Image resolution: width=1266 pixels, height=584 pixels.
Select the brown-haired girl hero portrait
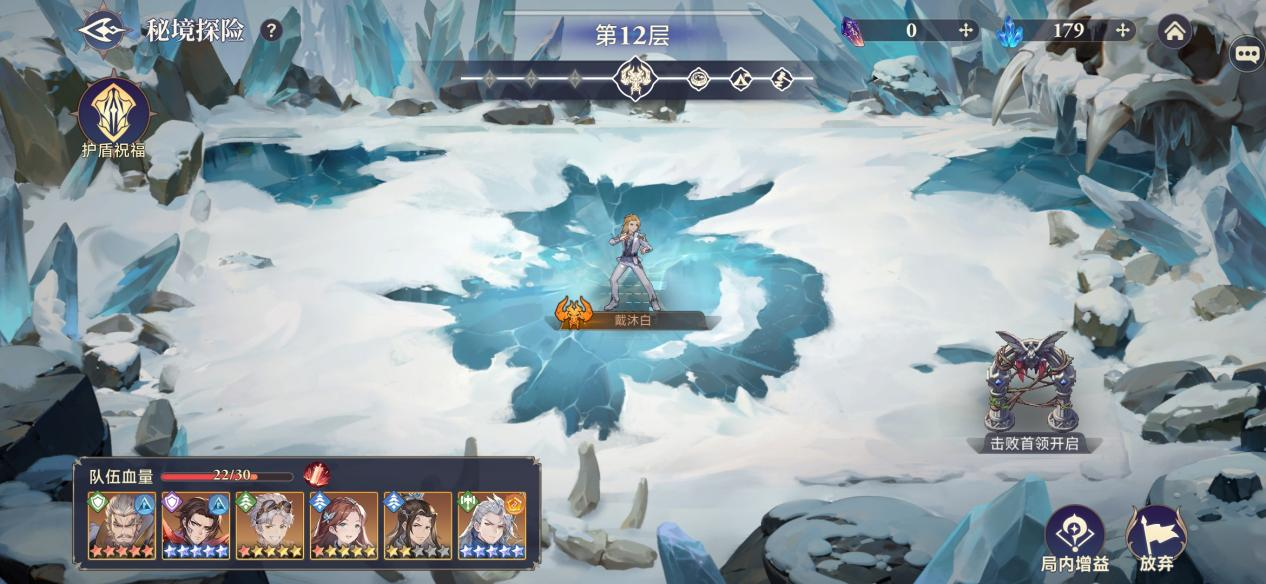pyautogui.click(x=343, y=525)
